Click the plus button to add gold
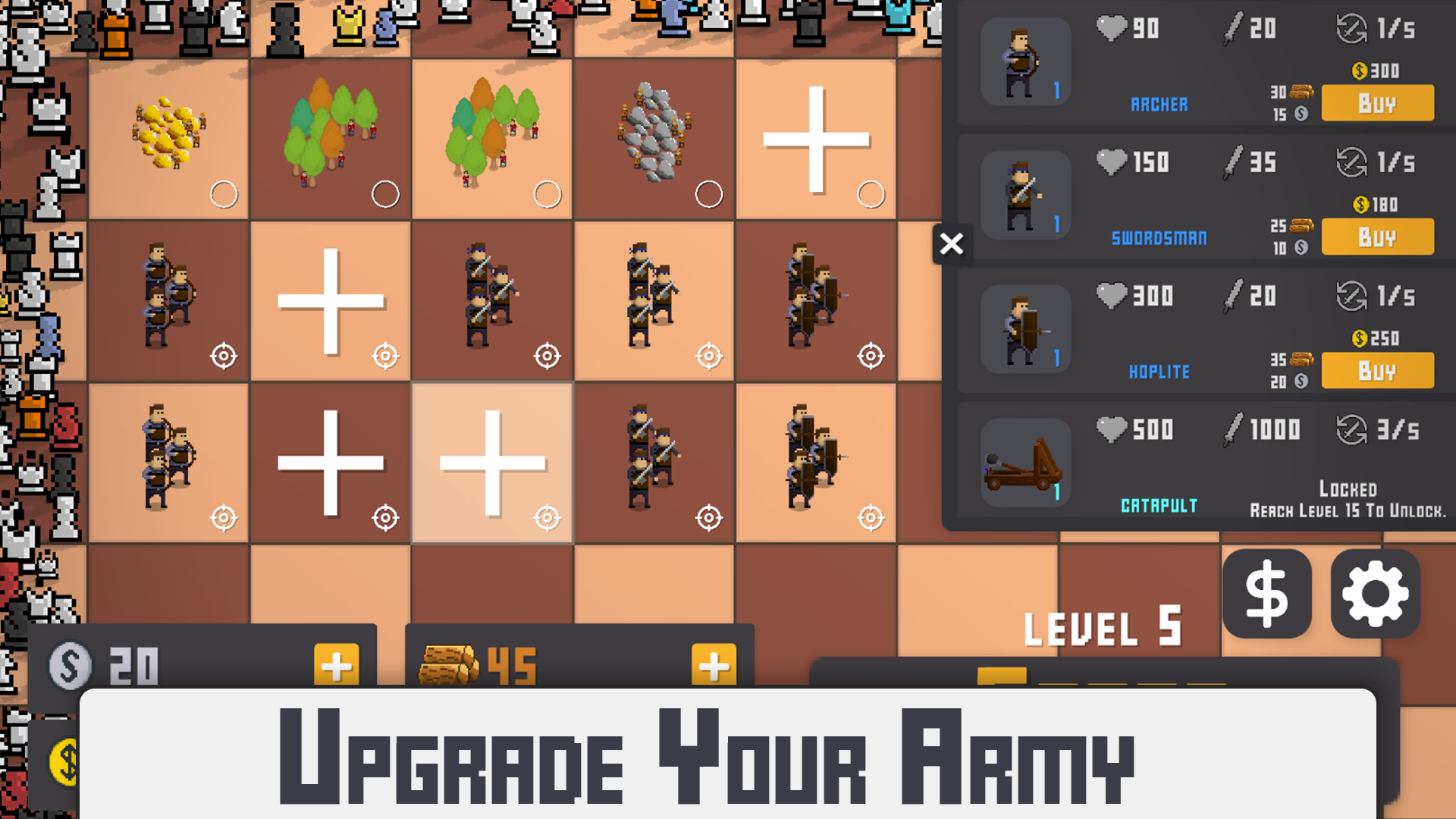This screenshot has width=1456, height=819. pyautogui.click(x=336, y=666)
